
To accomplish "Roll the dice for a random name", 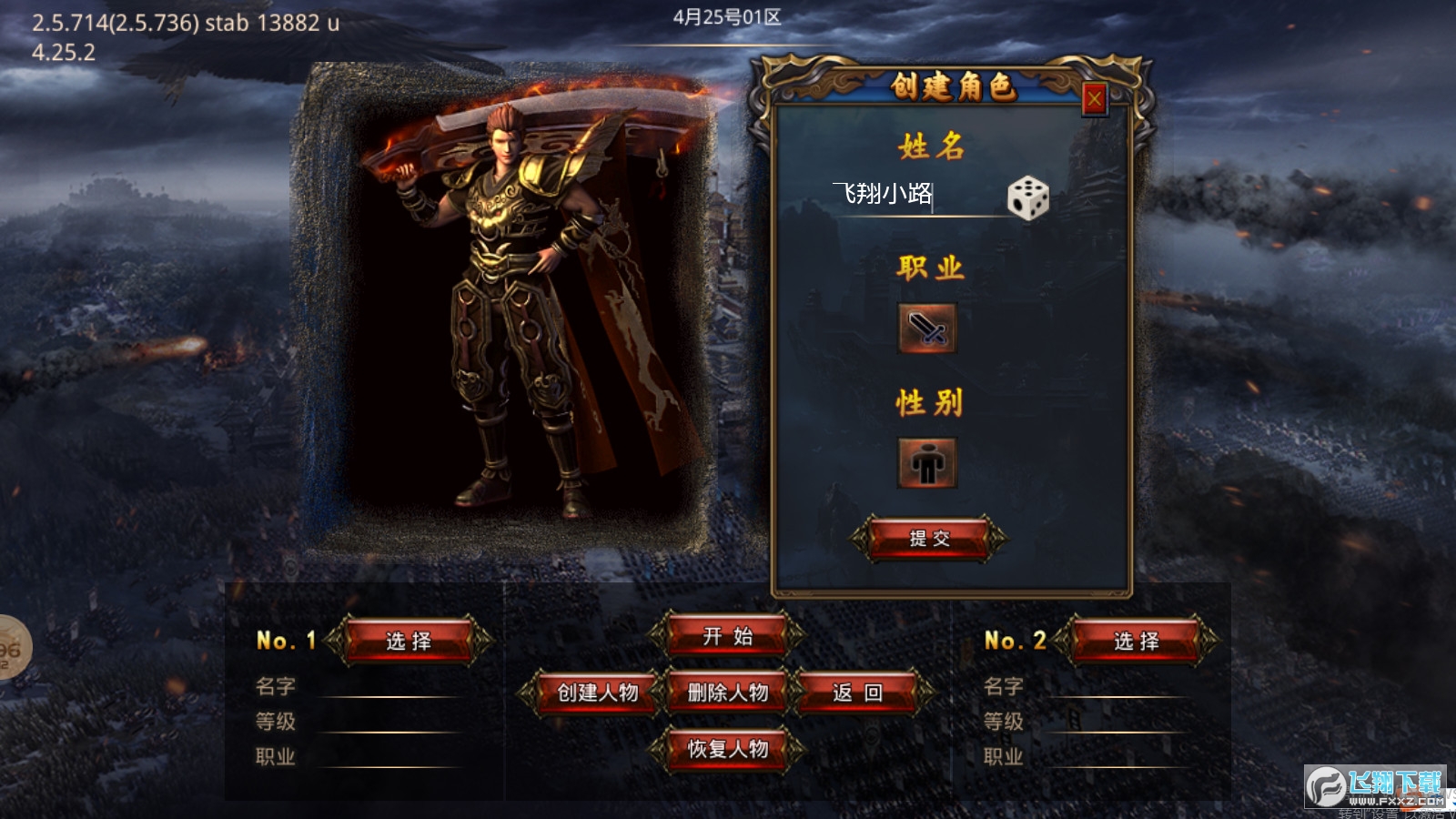I will click(x=1027, y=197).
